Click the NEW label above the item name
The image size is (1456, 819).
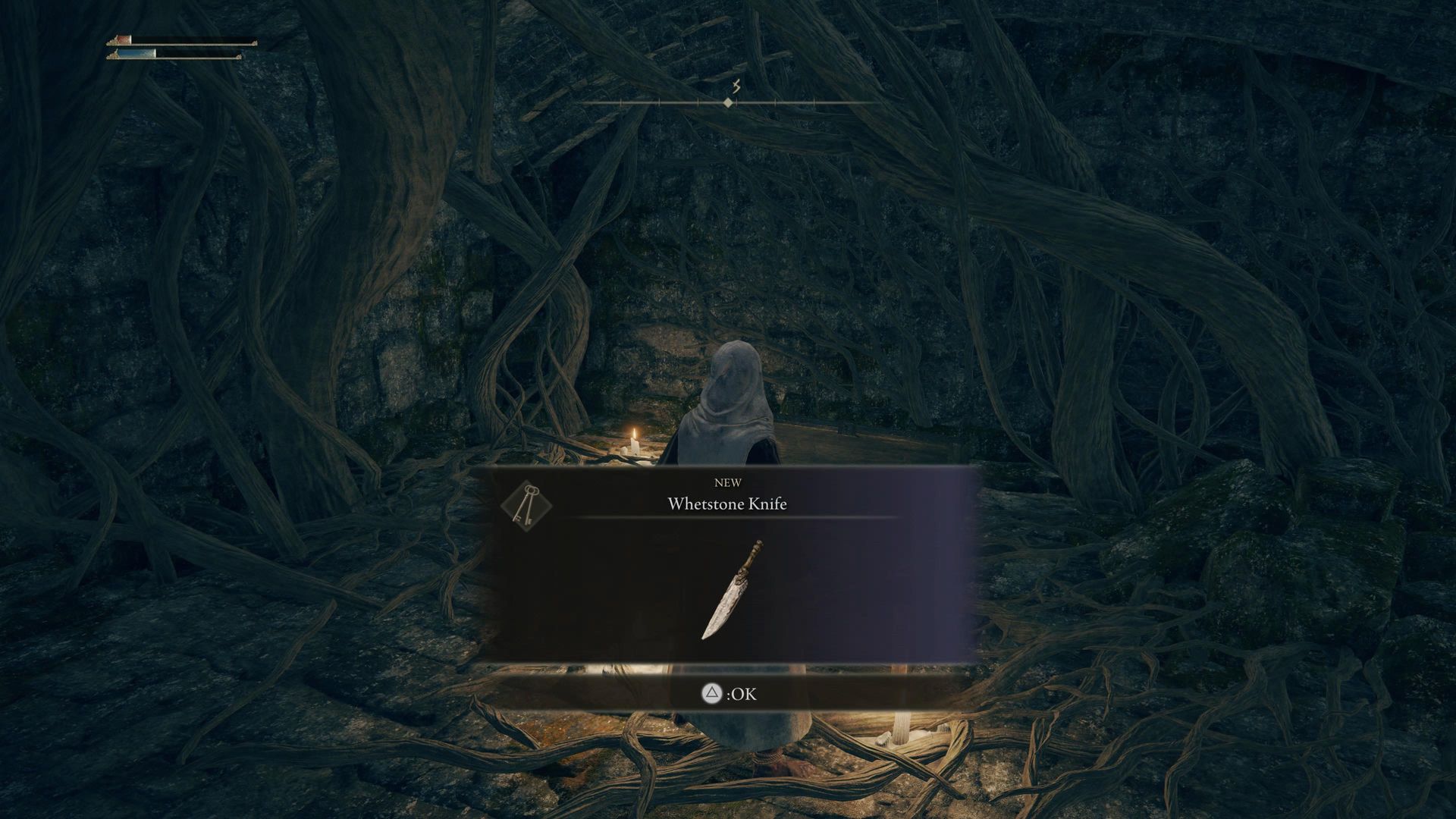[728, 482]
